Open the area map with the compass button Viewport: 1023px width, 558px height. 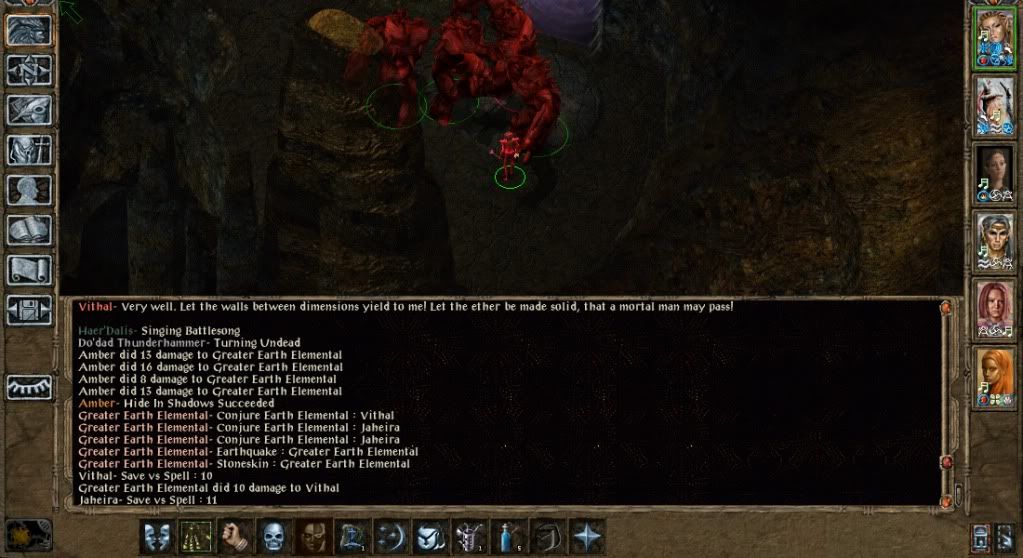pos(29,70)
